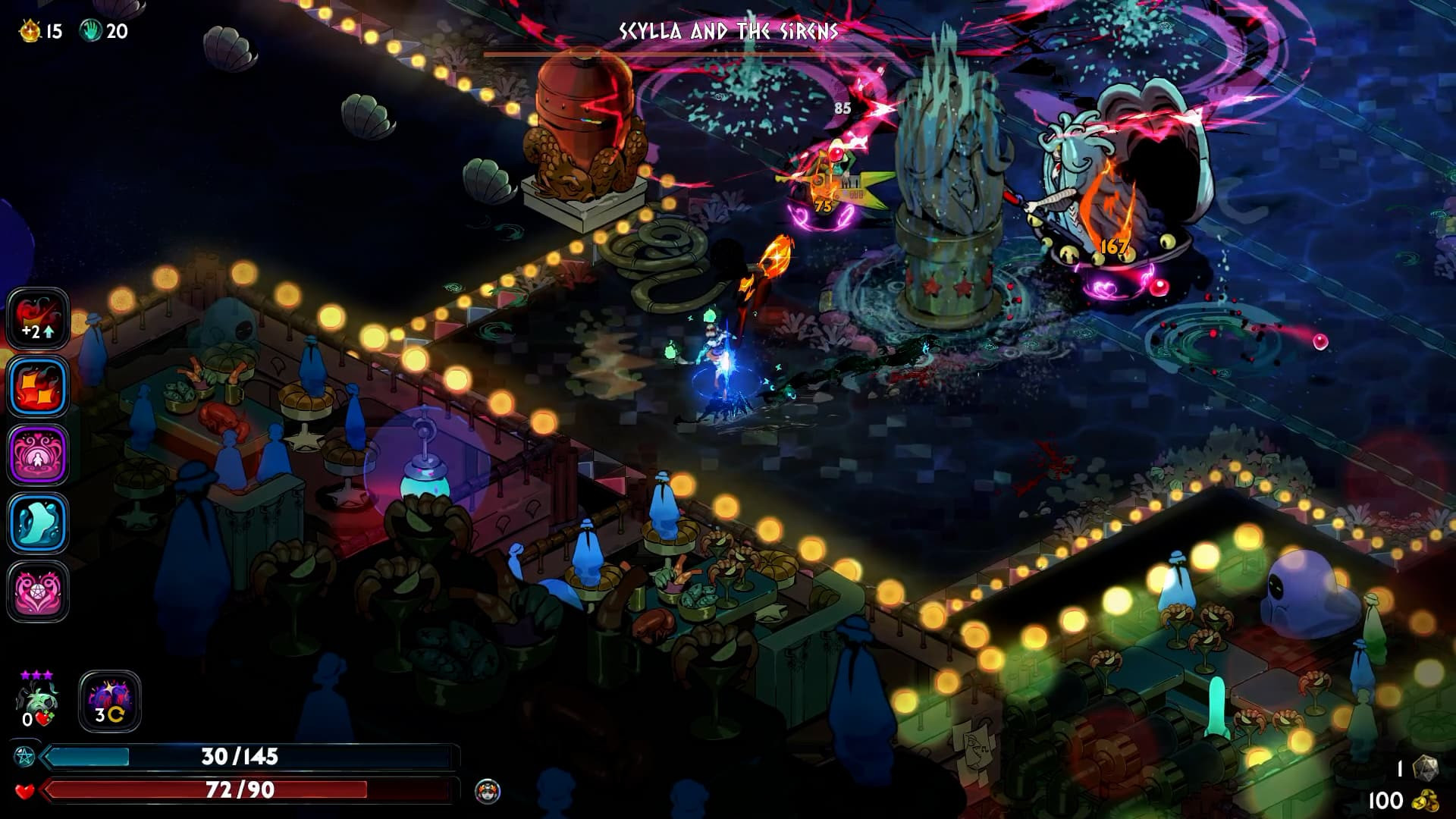
Task: Click the small portrait badge beside health bar
Action: pos(487,792)
